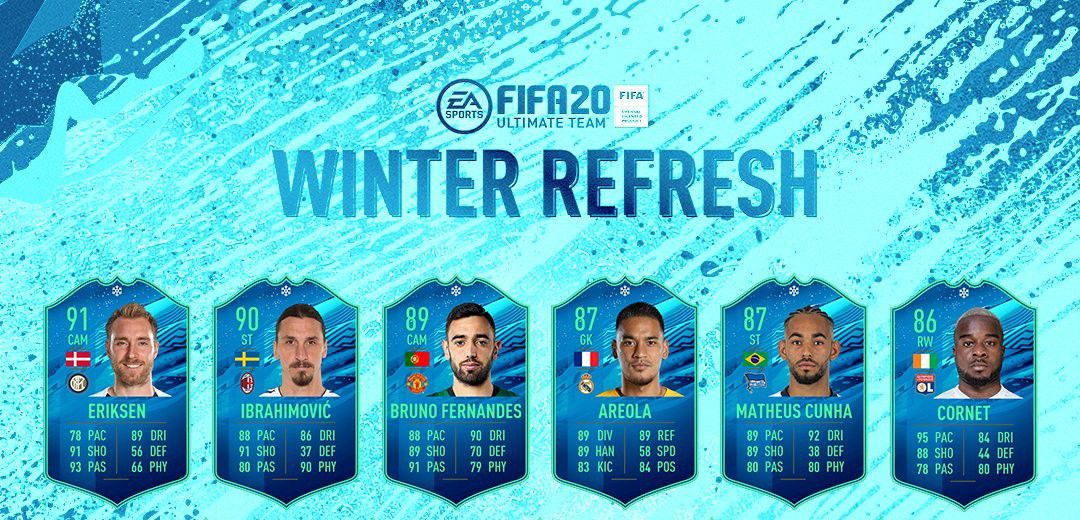Choose the Matheus Cunha 87 ST card
Screen dimensions: 1080x520
pyautogui.click(x=792, y=390)
